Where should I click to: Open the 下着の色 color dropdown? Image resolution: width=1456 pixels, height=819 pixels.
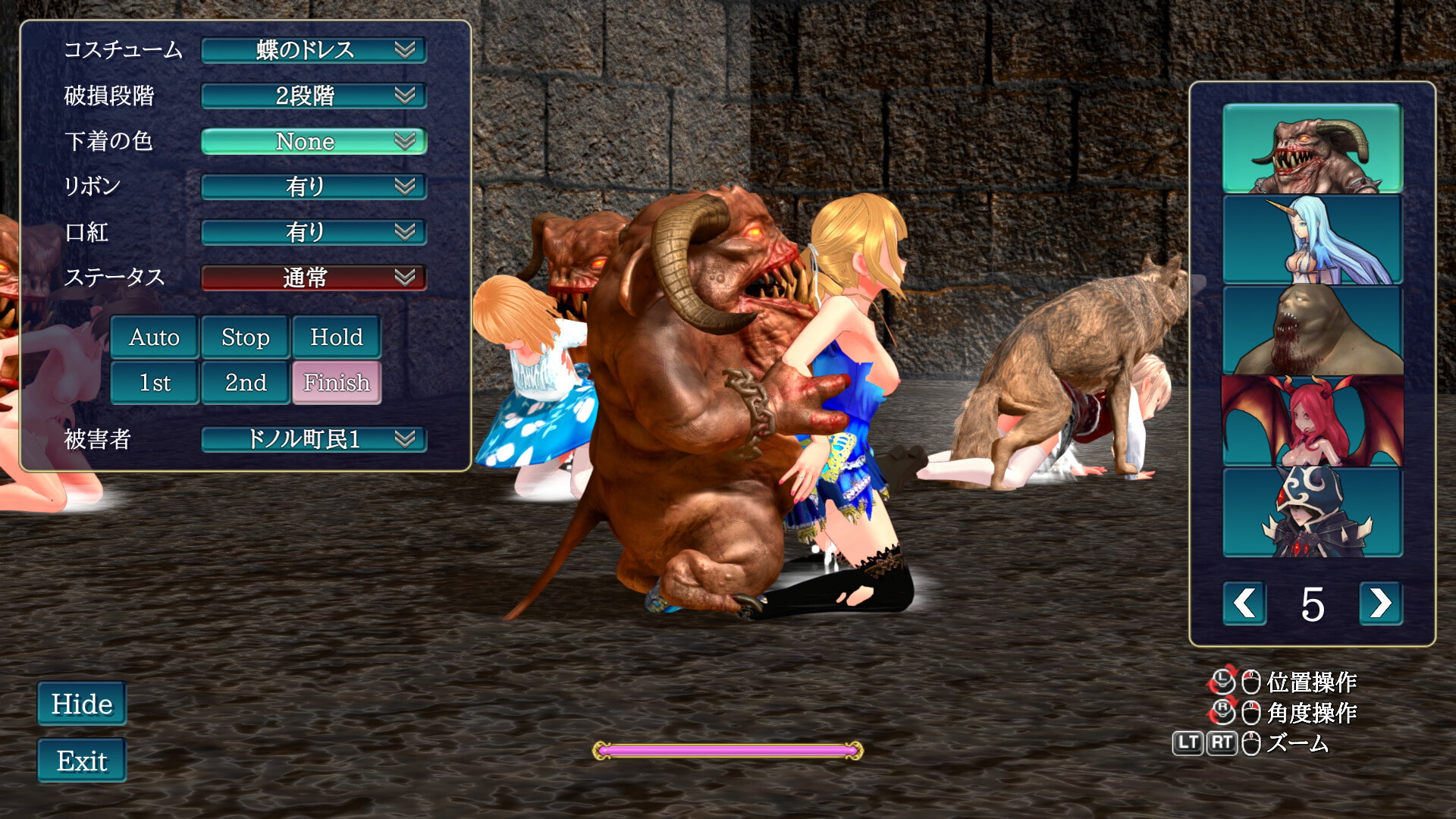(313, 141)
